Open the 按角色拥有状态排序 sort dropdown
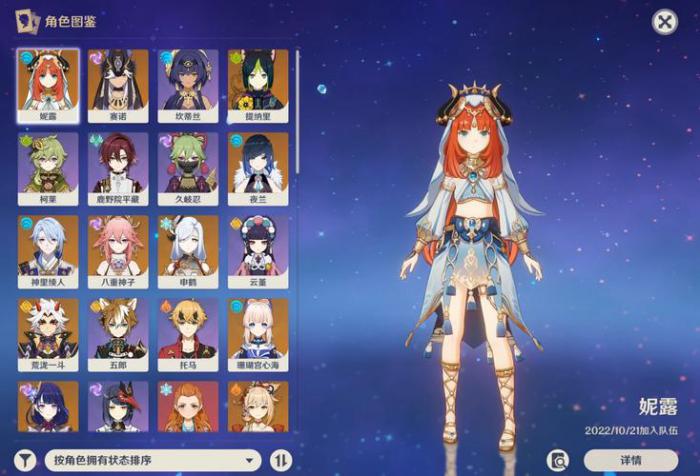This screenshot has width=700, height=476. coord(153,460)
